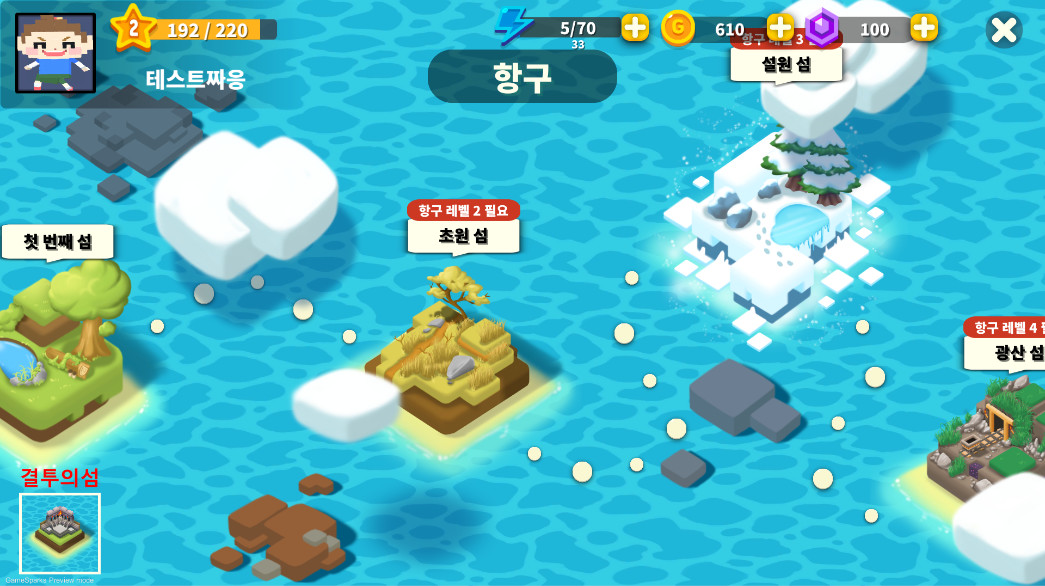The width and height of the screenshot is (1045, 586).
Task: Close the harbor map screen
Action: pyautogui.click(x=1003, y=29)
